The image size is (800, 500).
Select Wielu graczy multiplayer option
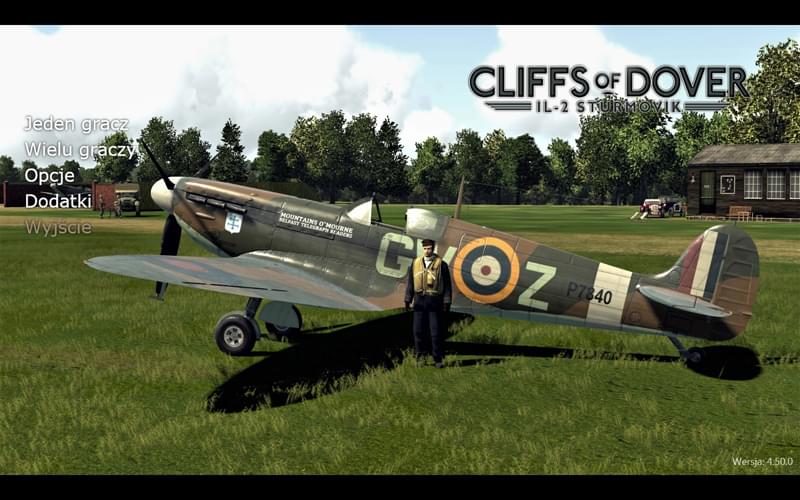80,150
